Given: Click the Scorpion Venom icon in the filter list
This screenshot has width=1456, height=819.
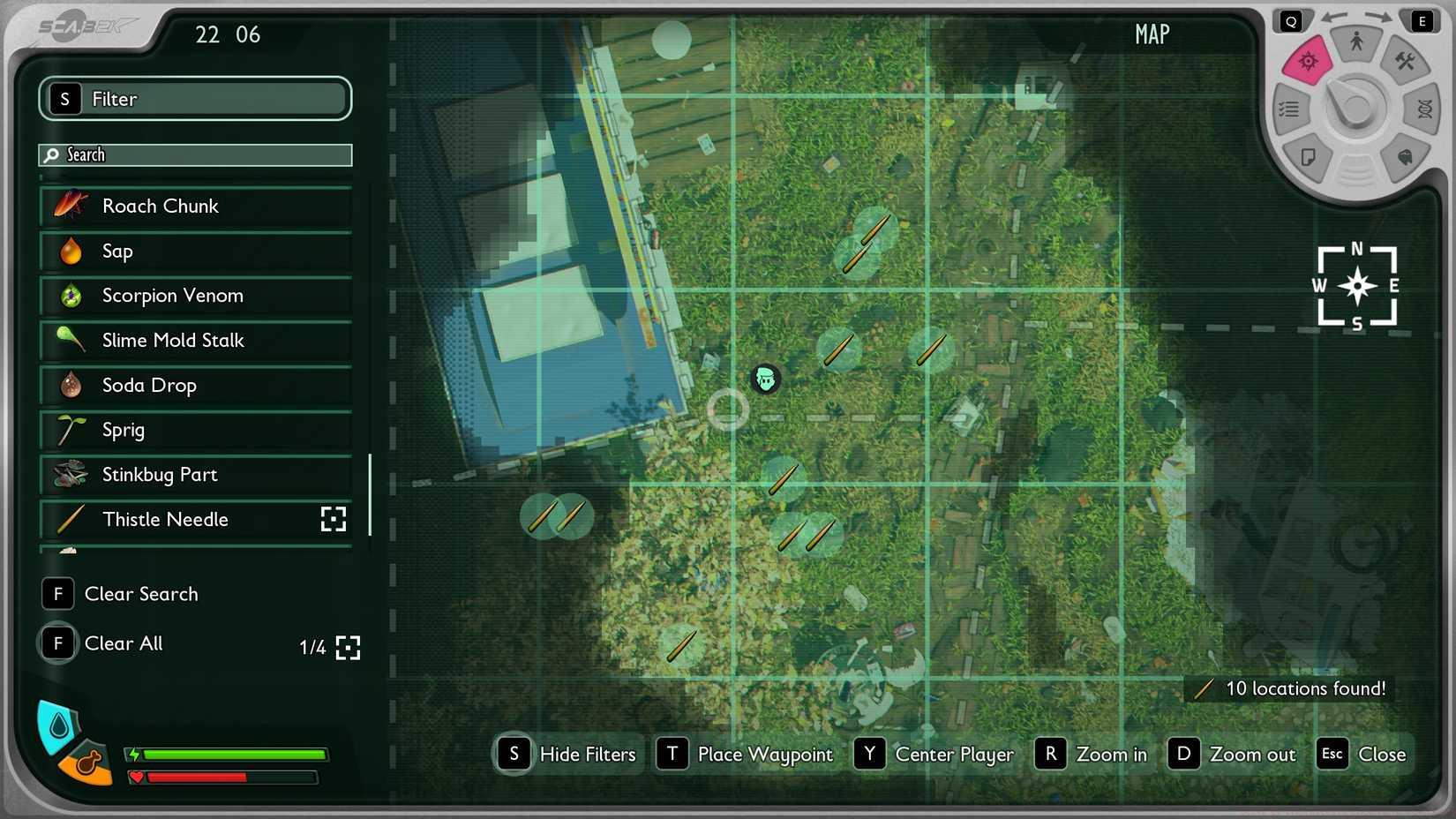Looking at the screenshot, I should (x=70, y=296).
